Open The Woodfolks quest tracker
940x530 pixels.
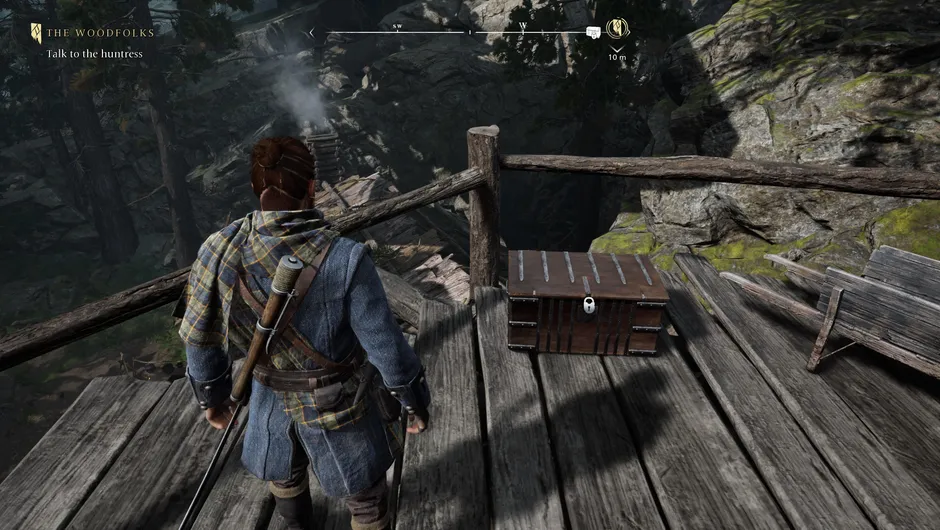[x=96, y=34]
